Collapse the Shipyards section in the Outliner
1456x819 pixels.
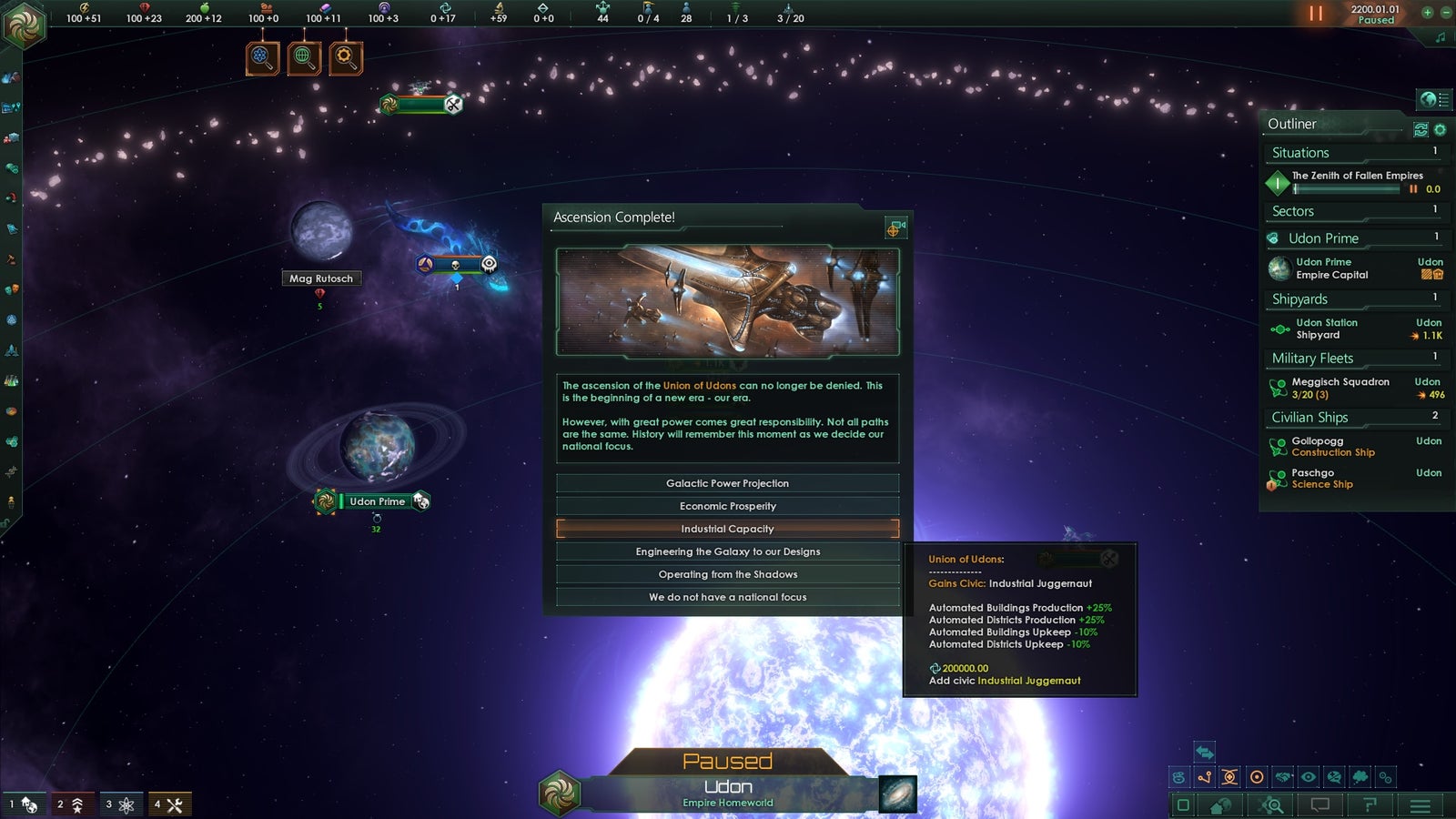pyautogui.click(x=1299, y=298)
